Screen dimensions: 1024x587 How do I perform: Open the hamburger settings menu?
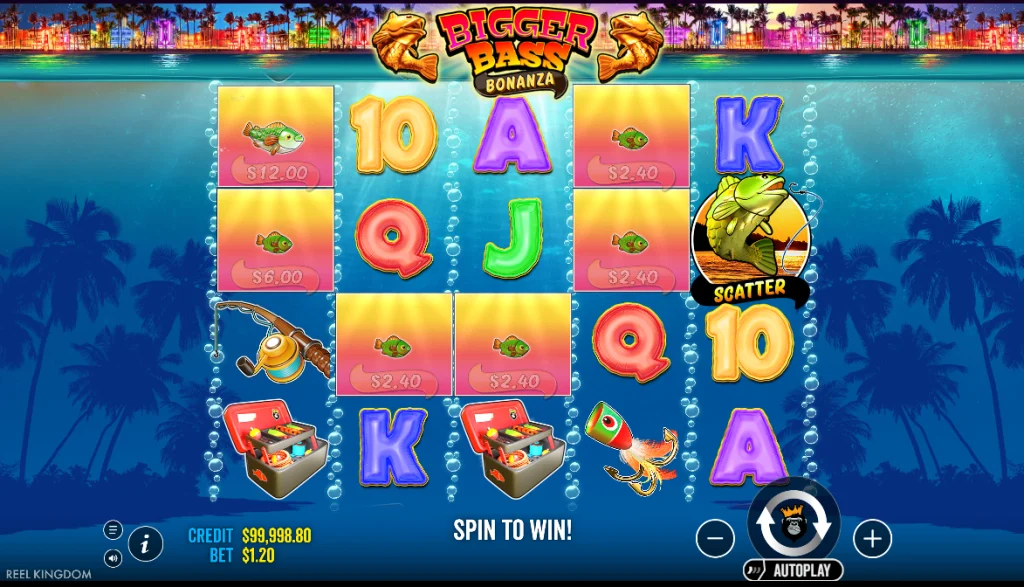pyautogui.click(x=112, y=530)
